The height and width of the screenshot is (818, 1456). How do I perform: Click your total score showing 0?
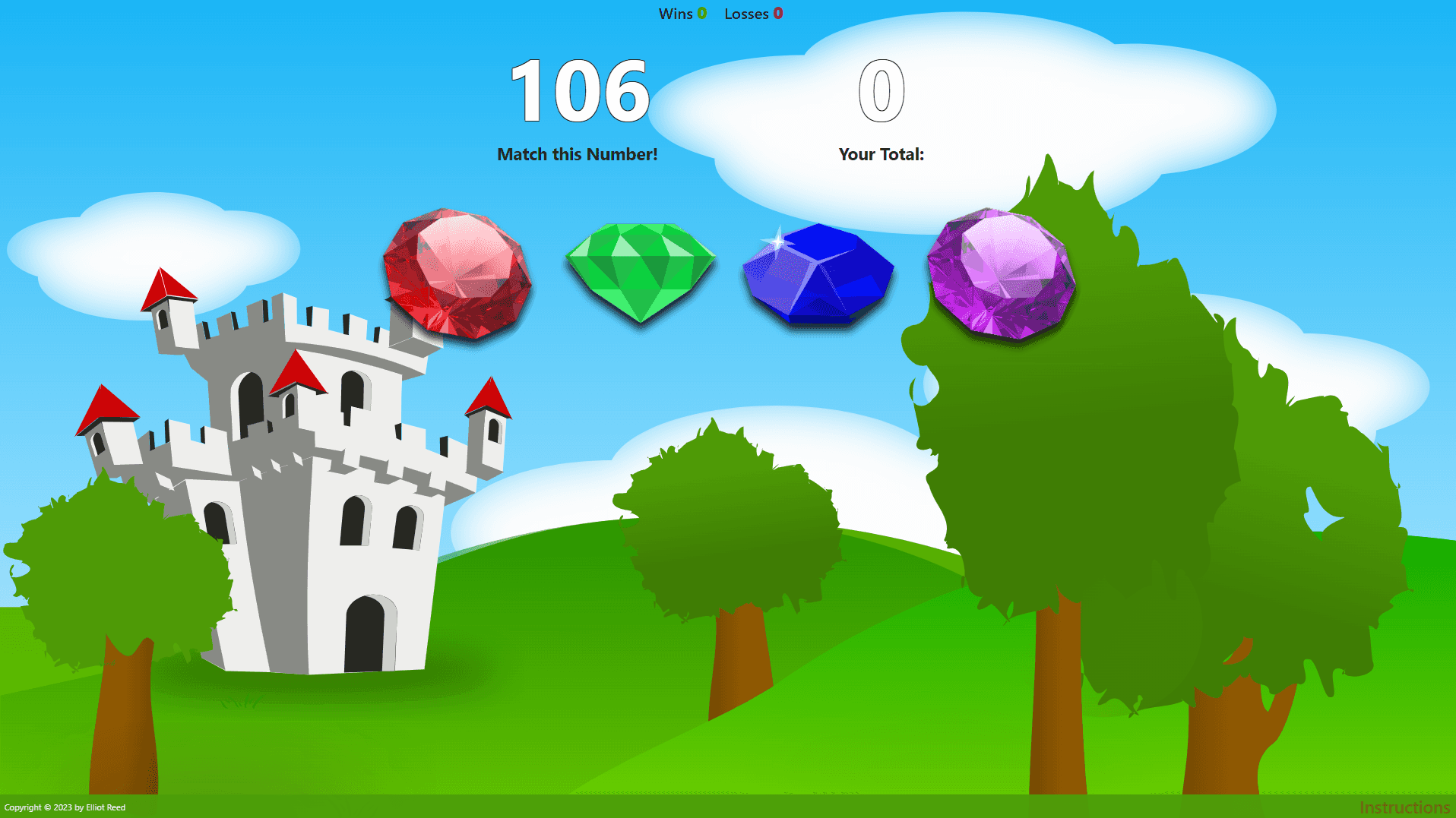[x=881, y=91]
